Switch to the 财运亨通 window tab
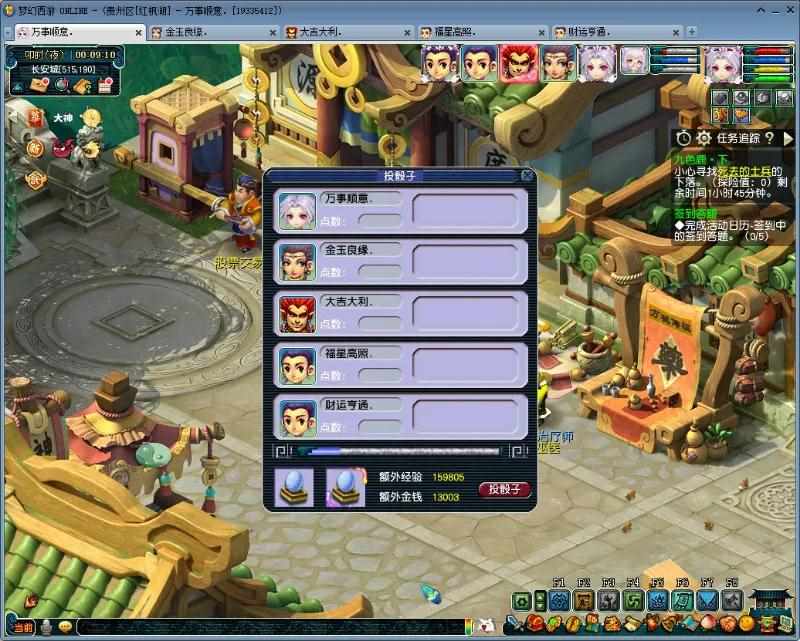The image size is (800, 641). 611,32
